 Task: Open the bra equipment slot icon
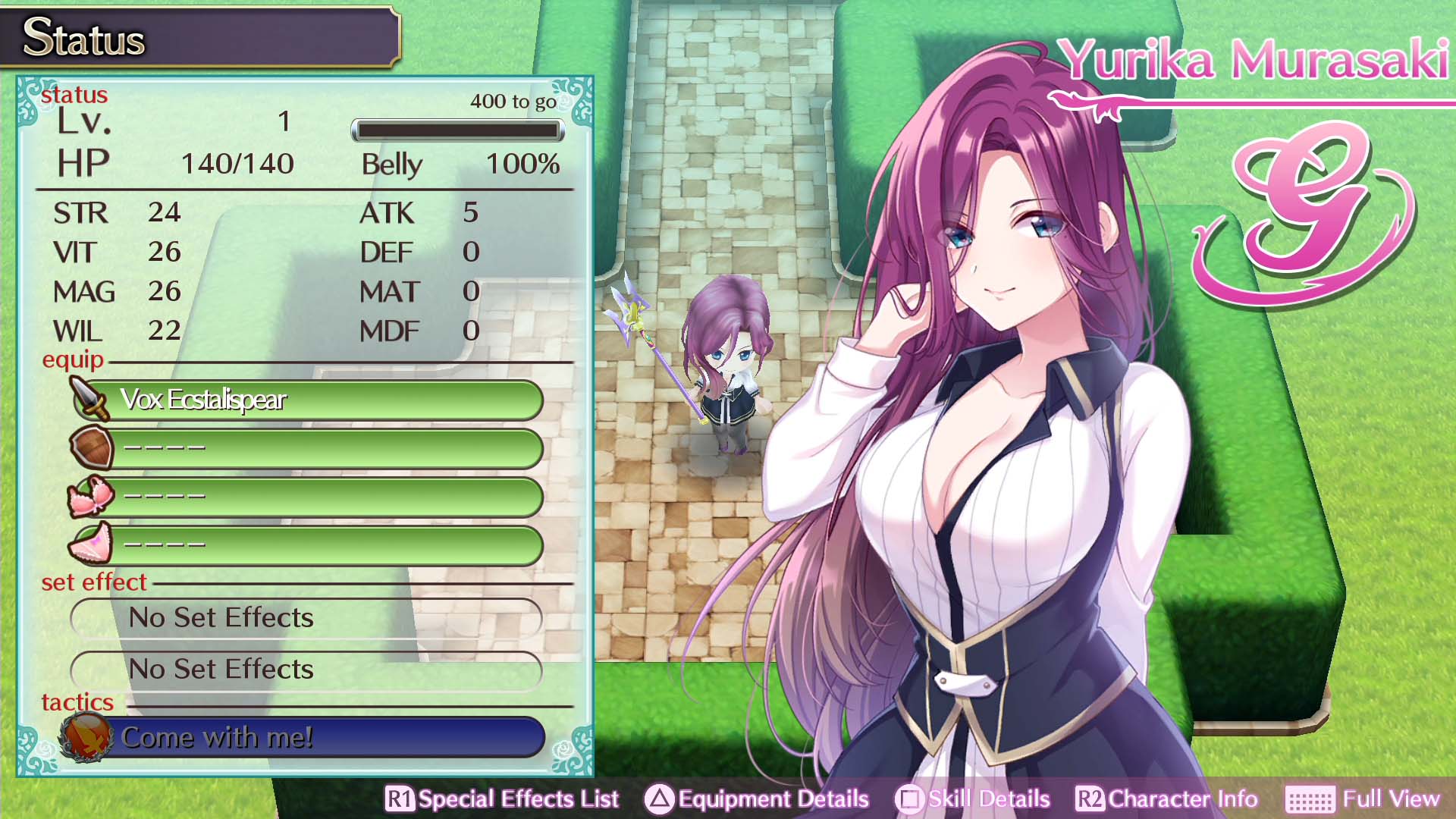tap(90, 497)
